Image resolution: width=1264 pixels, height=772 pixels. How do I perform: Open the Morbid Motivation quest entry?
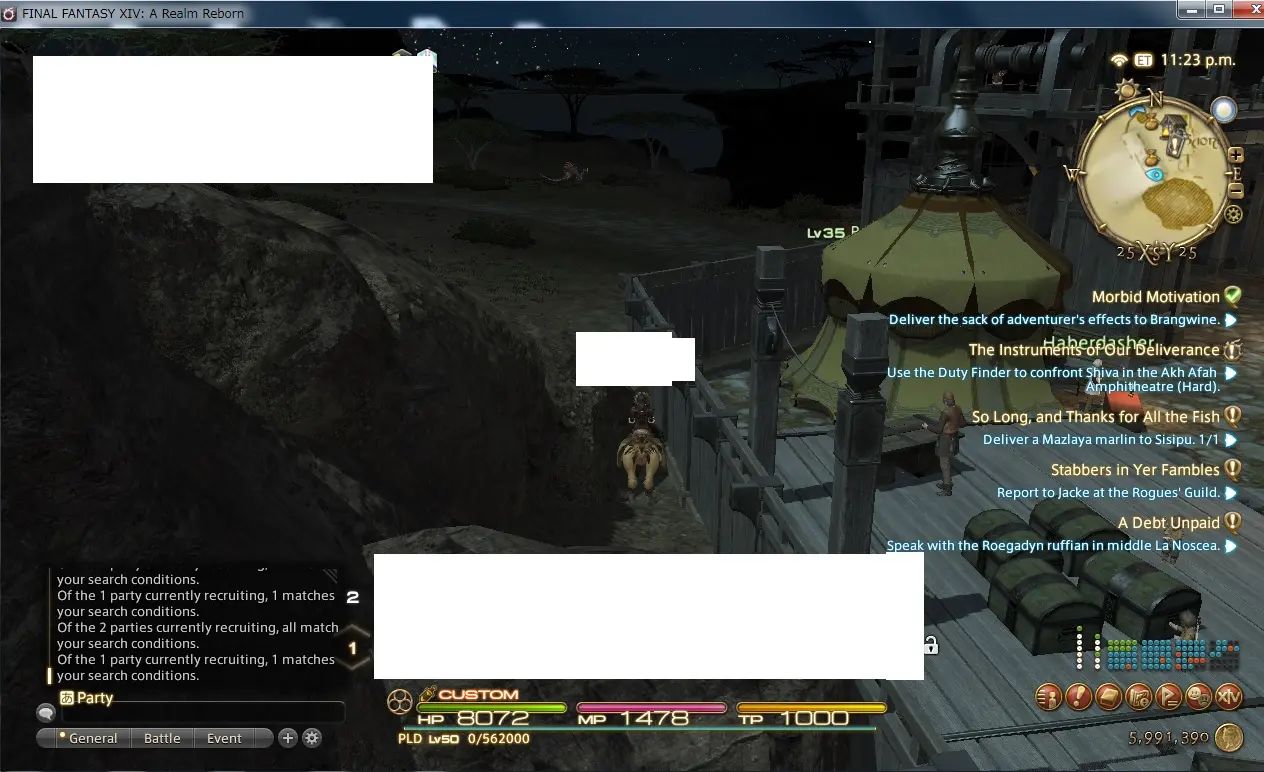[x=1155, y=297]
